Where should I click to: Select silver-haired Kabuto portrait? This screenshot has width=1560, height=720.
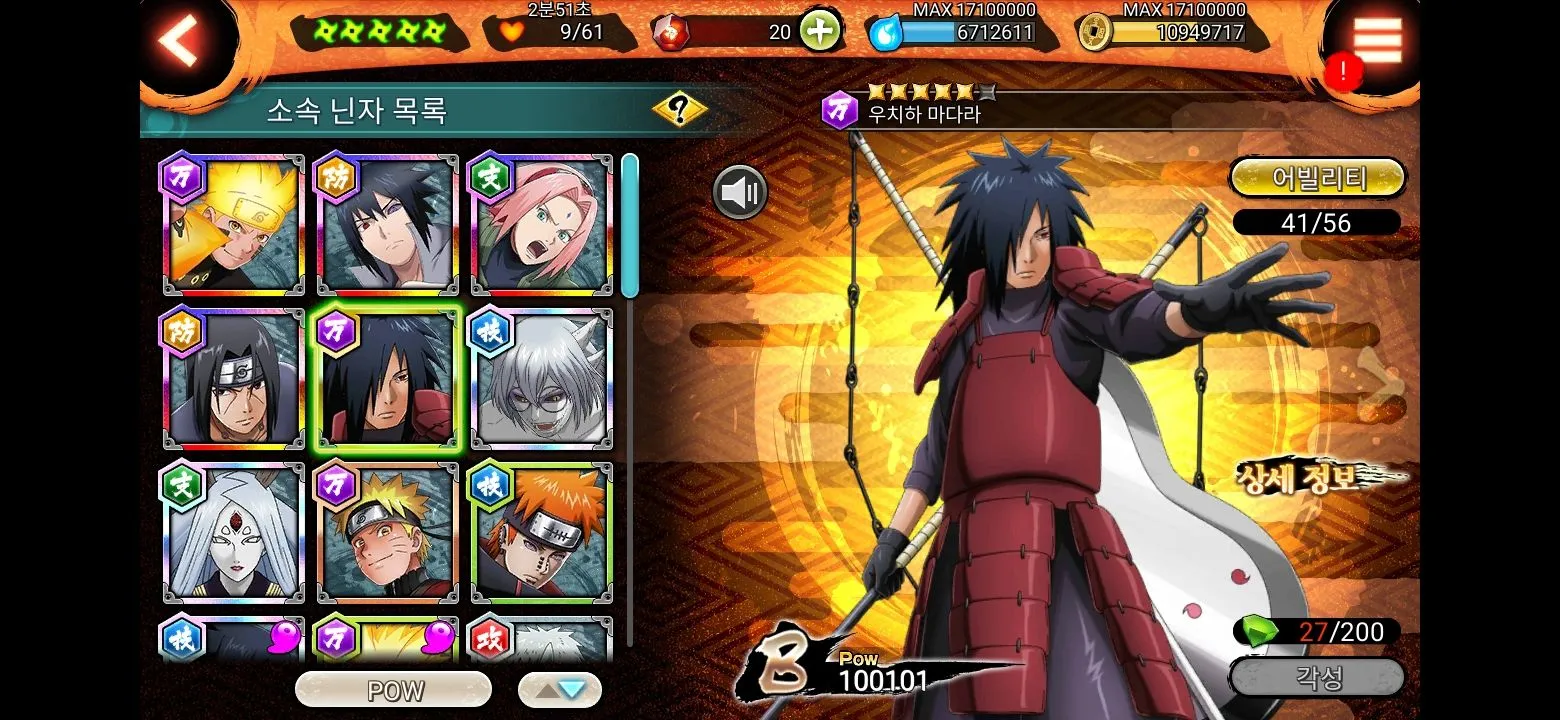coord(542,380)
